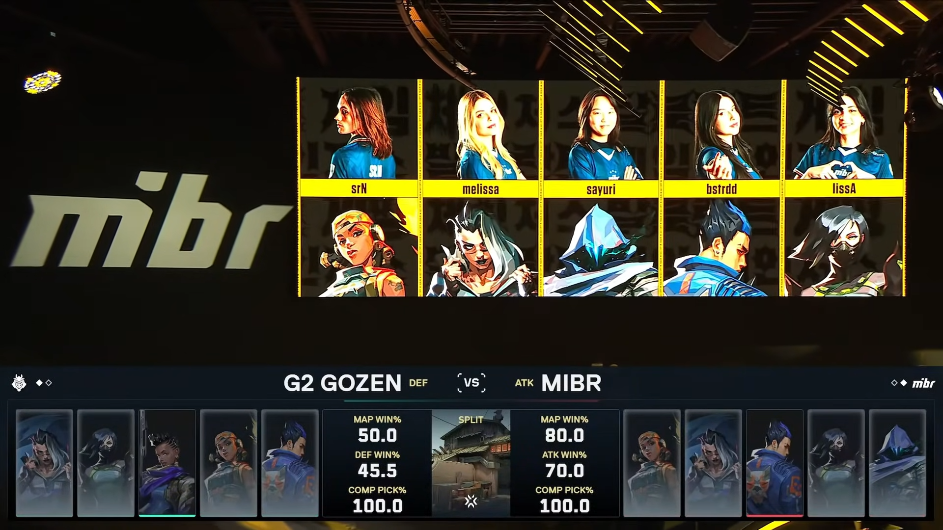Select MIBR's Yoru agent card
943x530 pixels.
point(775,462)
